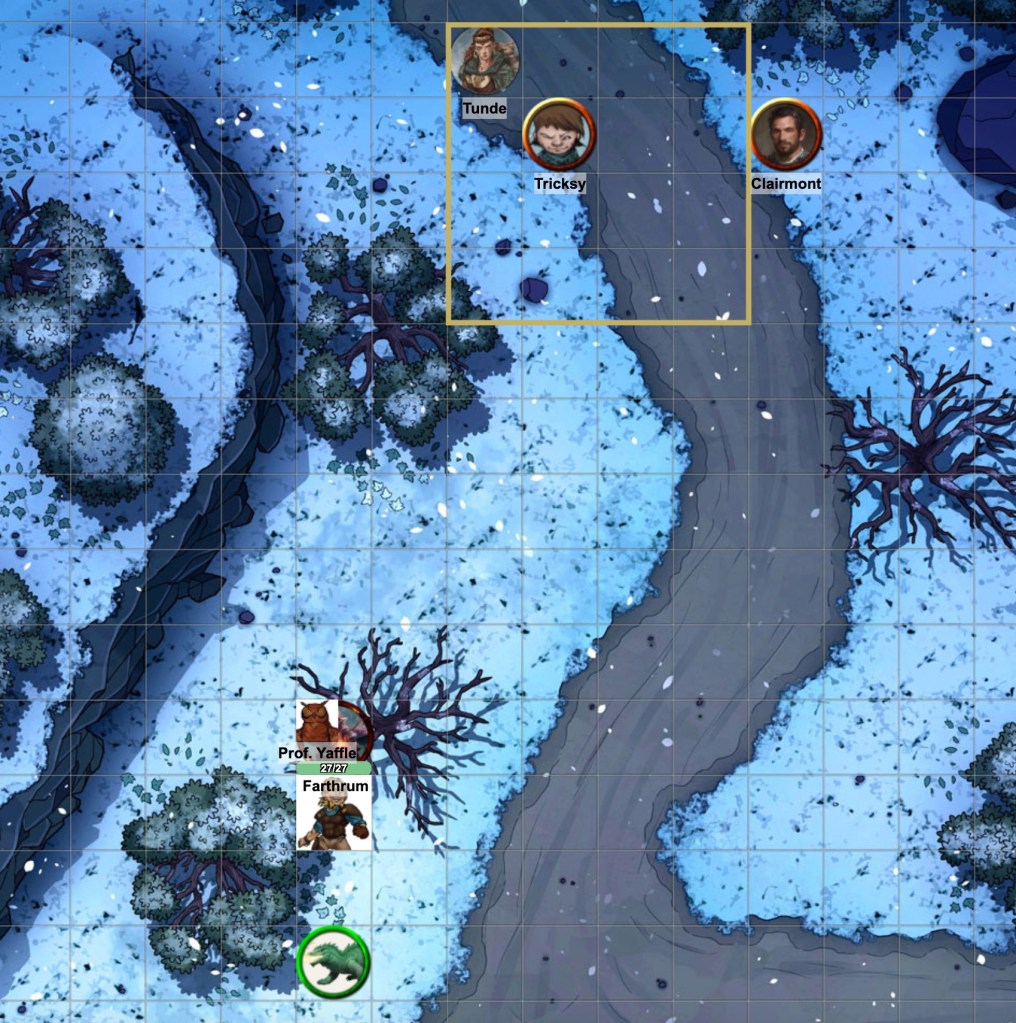Select the Tunde character token
This screenshot has width=1016, height=1023.
[485, 61]
